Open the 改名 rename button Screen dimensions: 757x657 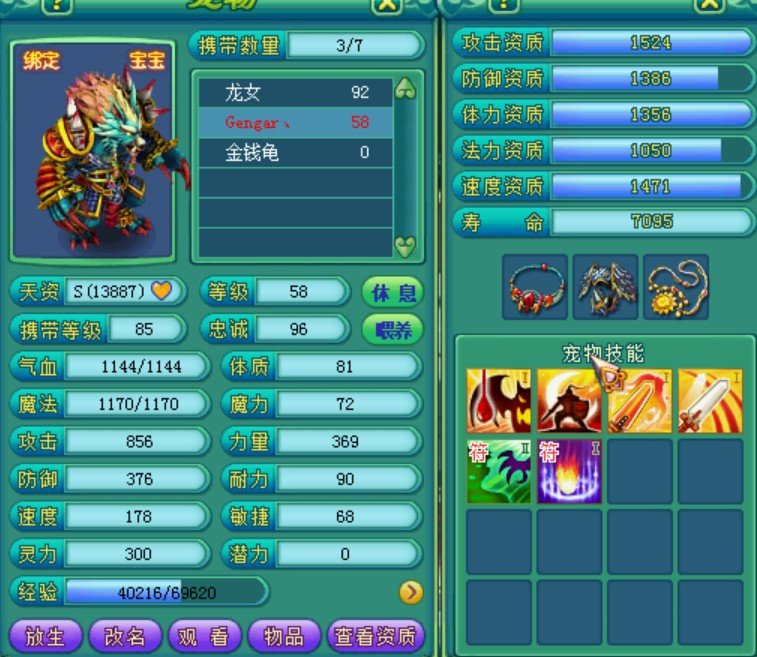(124, 637)
